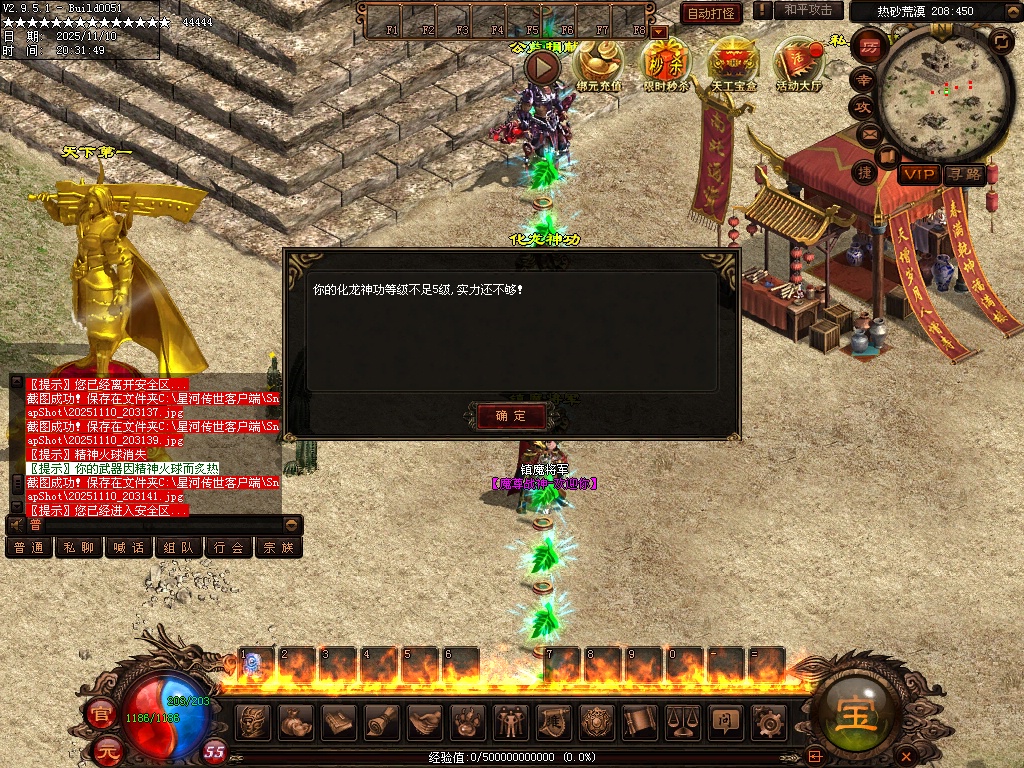The height and width of the screenshot is (768, 1024).
Task: Click the round play arrow button
Action: [543, 67]
